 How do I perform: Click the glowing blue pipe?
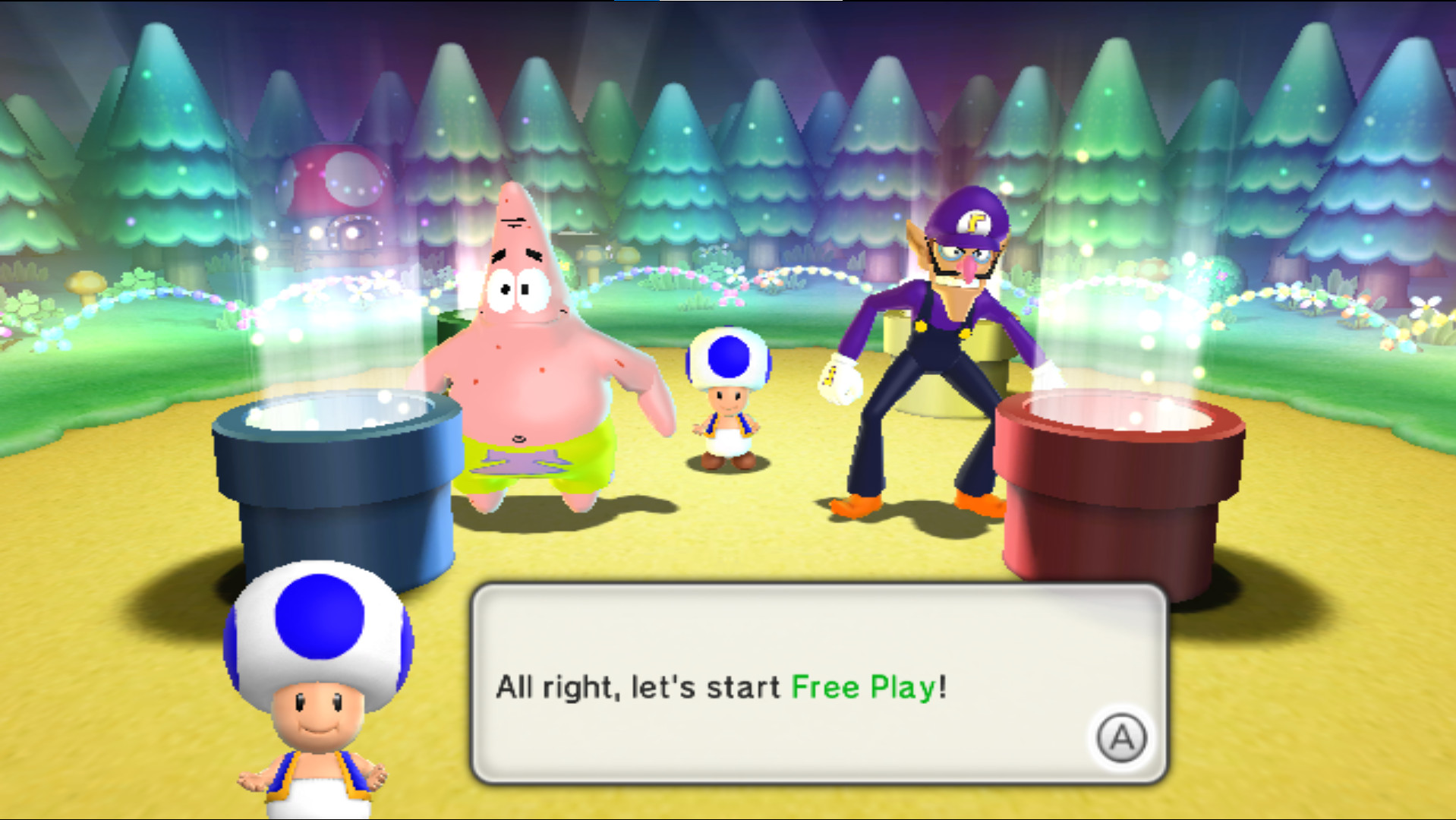click(334, 471)
